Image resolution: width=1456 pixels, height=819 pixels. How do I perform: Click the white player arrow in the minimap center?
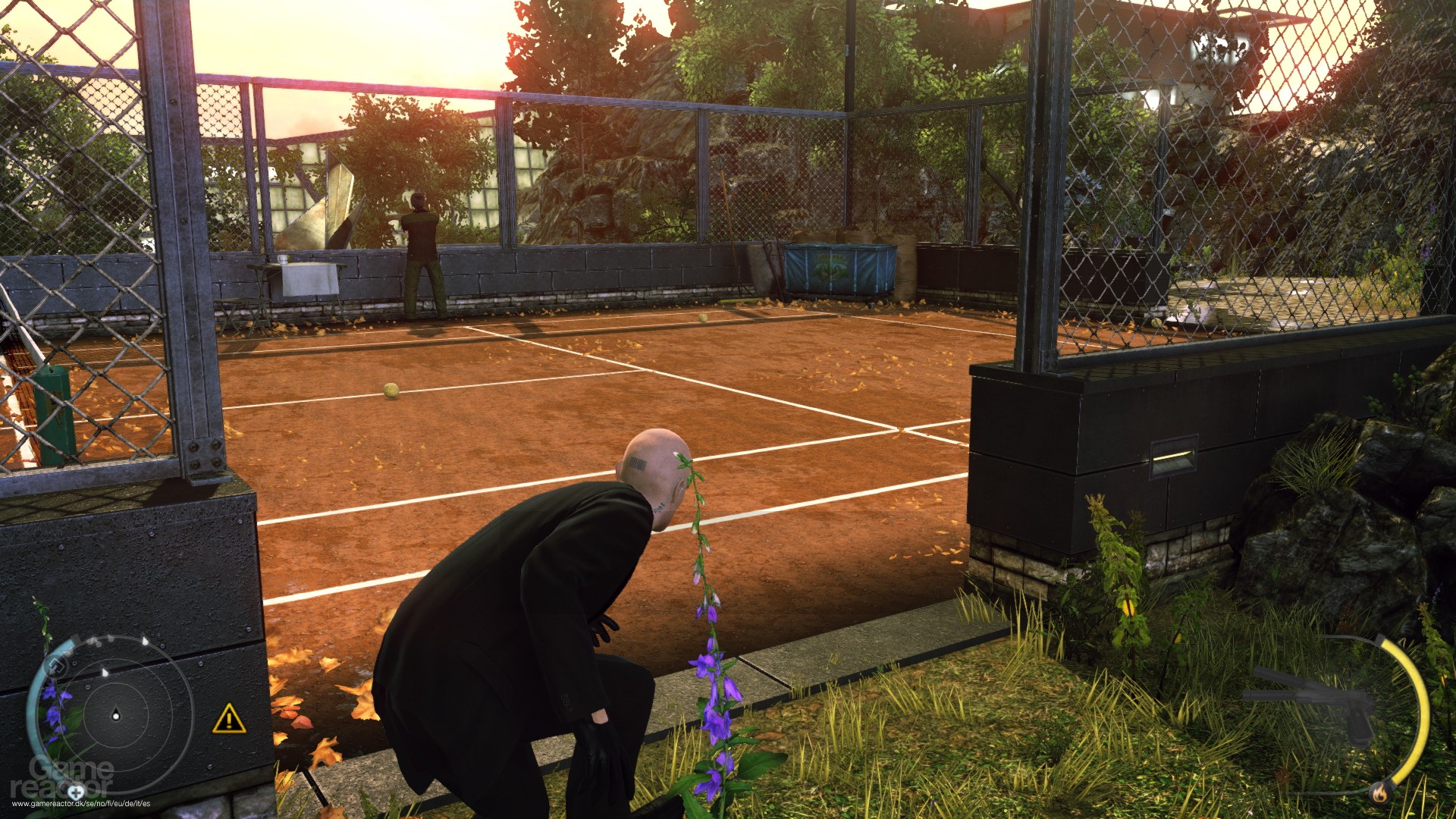115,716
